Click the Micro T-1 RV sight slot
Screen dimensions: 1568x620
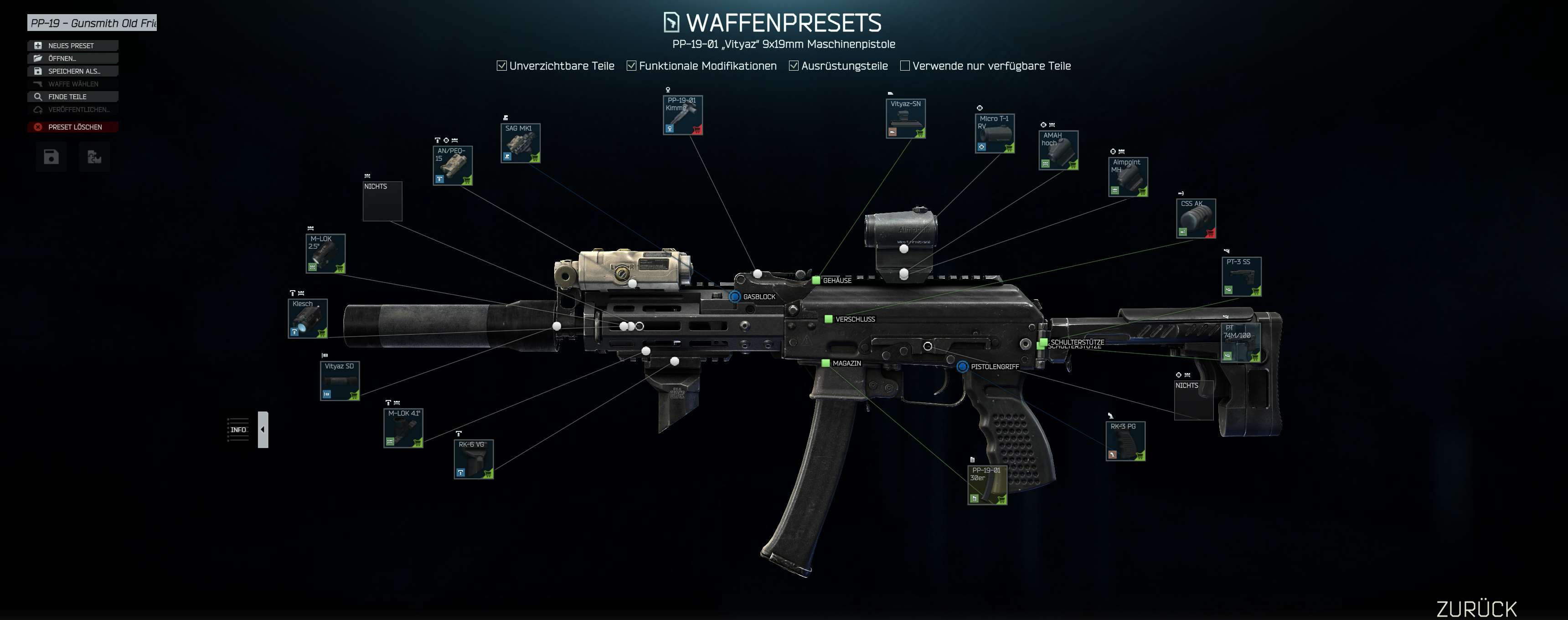pyautogui.click(x=994, y=133)
